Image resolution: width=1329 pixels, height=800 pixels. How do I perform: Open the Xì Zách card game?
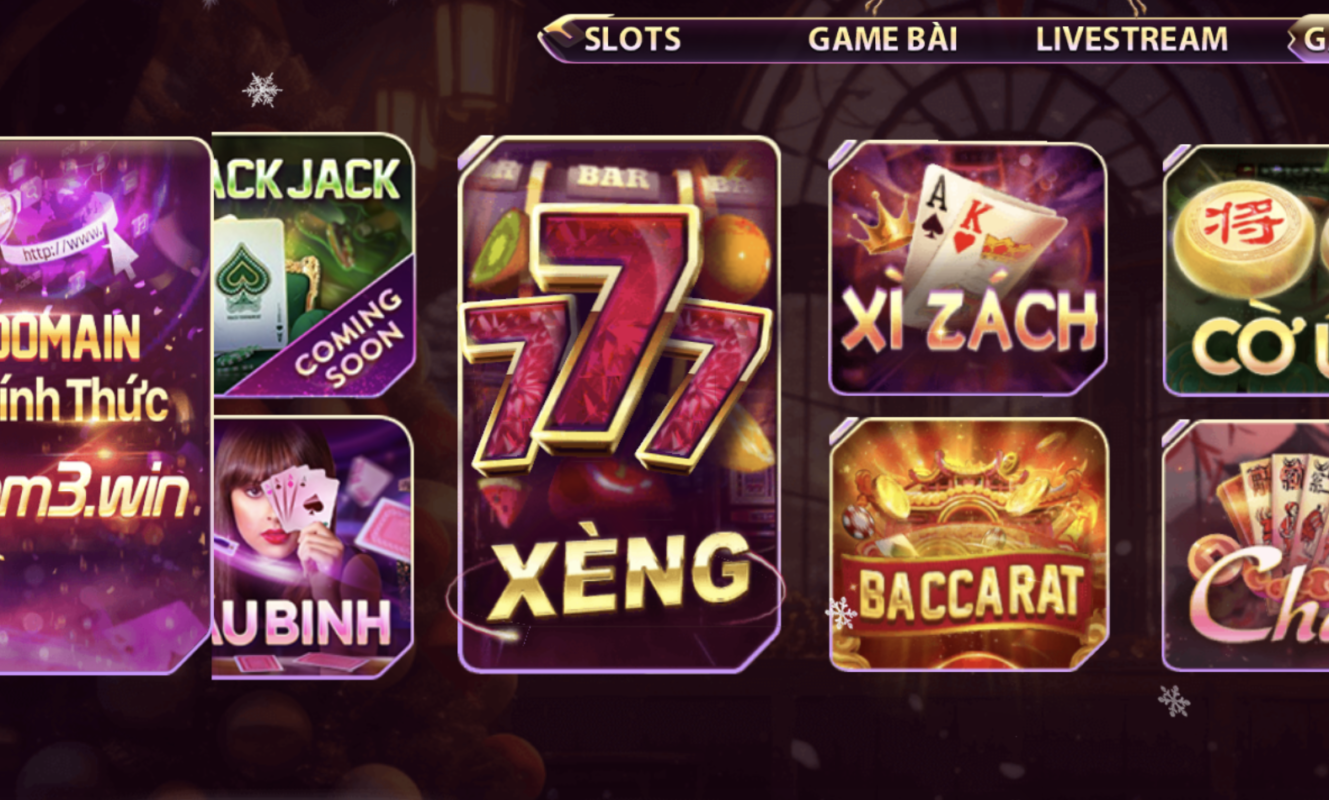[x=968, y=268]
